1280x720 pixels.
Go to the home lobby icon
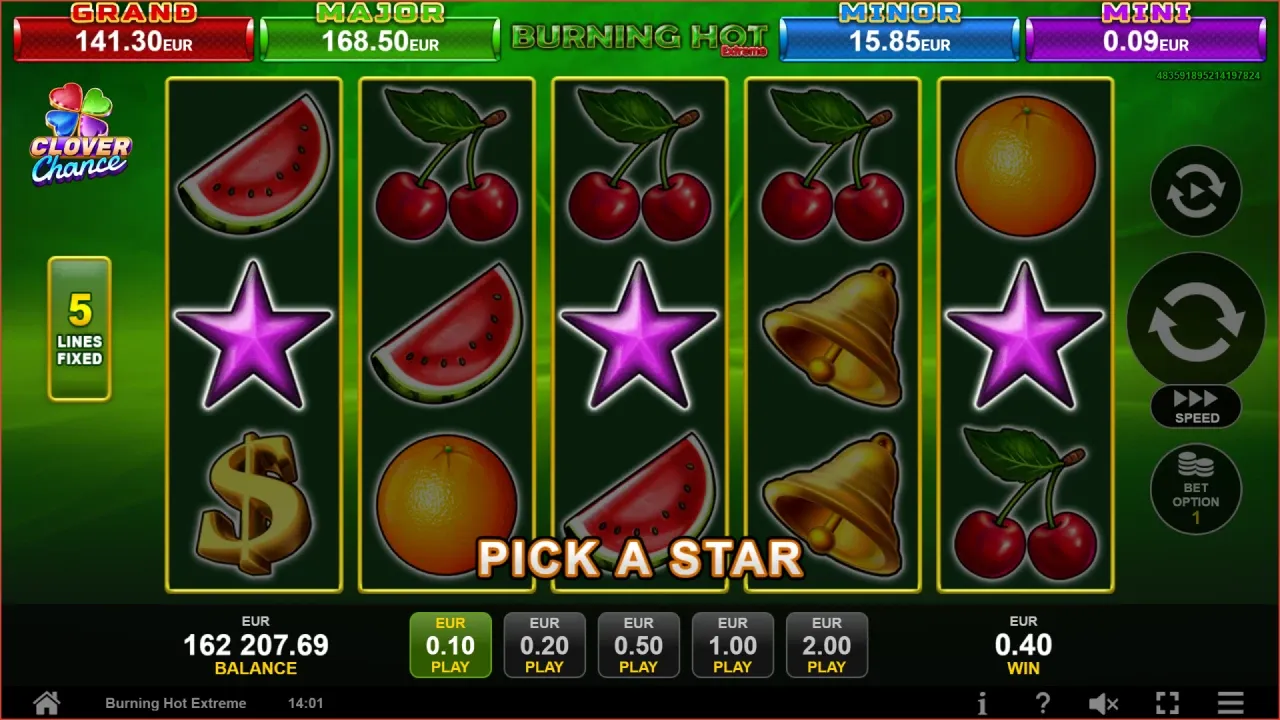(x=46, y=702)
